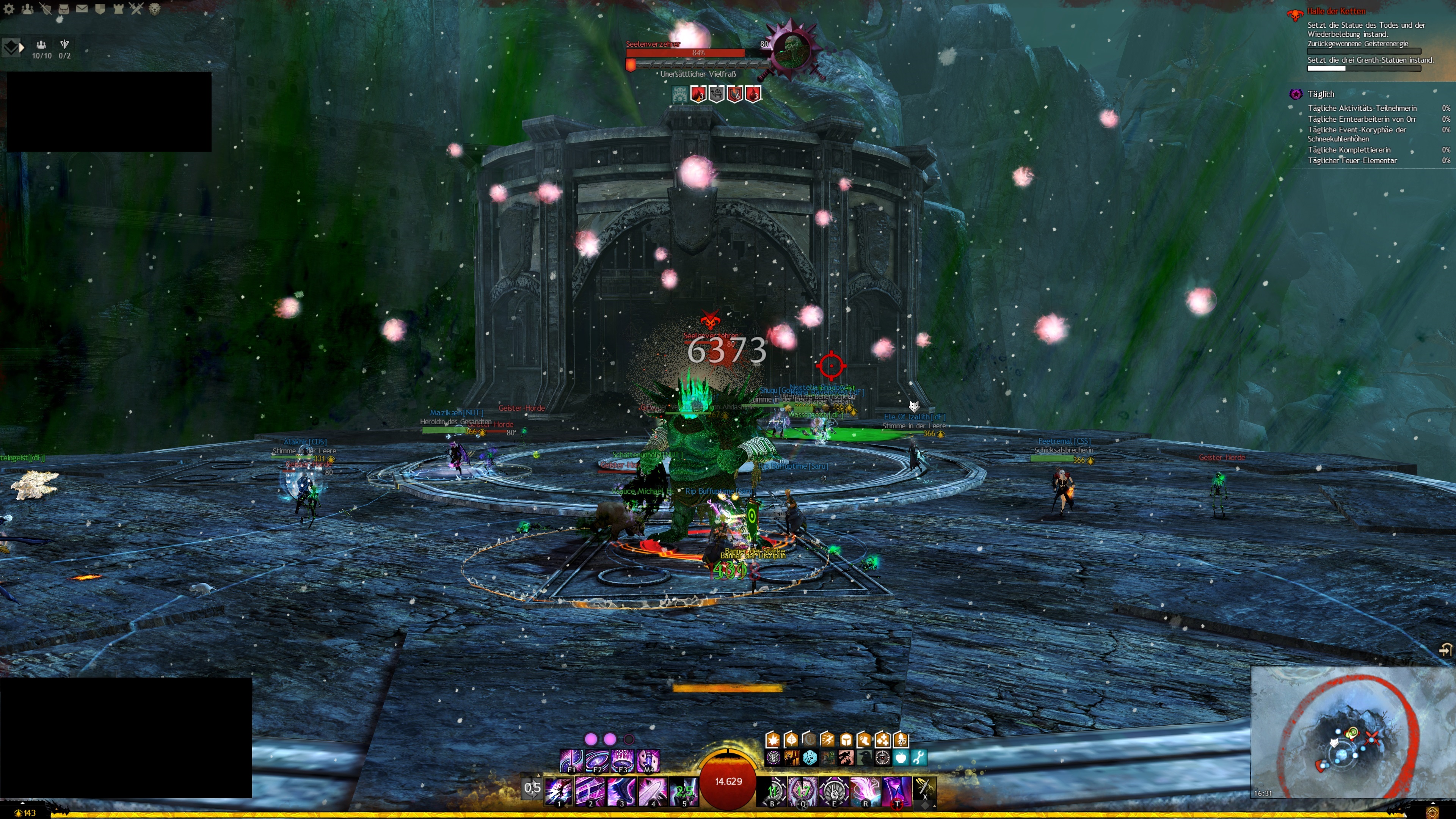
Task: Open the contacts and LFG panel
Action: coord(27,8)
